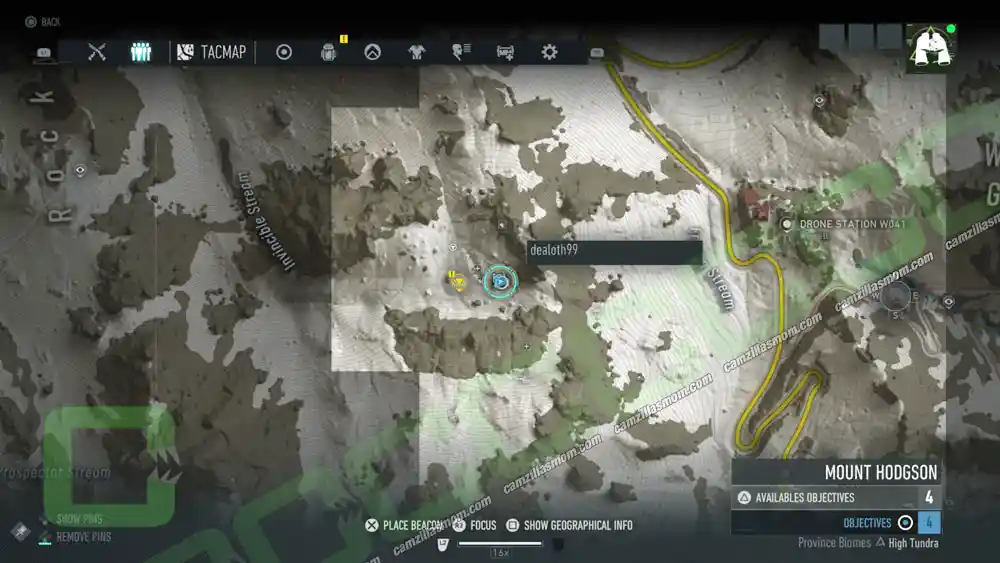1000x563 pixels.
Task: Select the yellow mission marker on the map
Action: click(x=458, y=282)
